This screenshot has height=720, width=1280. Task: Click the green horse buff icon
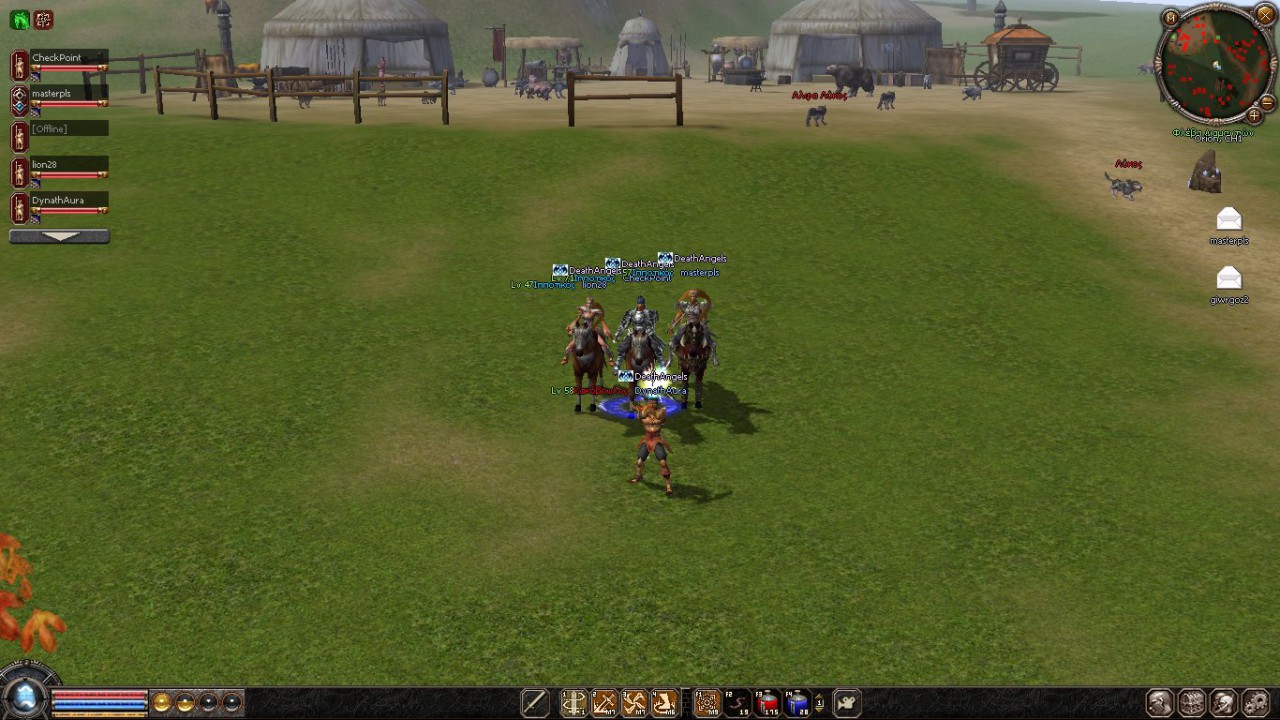pyautogui.click(x=19, y=20)
